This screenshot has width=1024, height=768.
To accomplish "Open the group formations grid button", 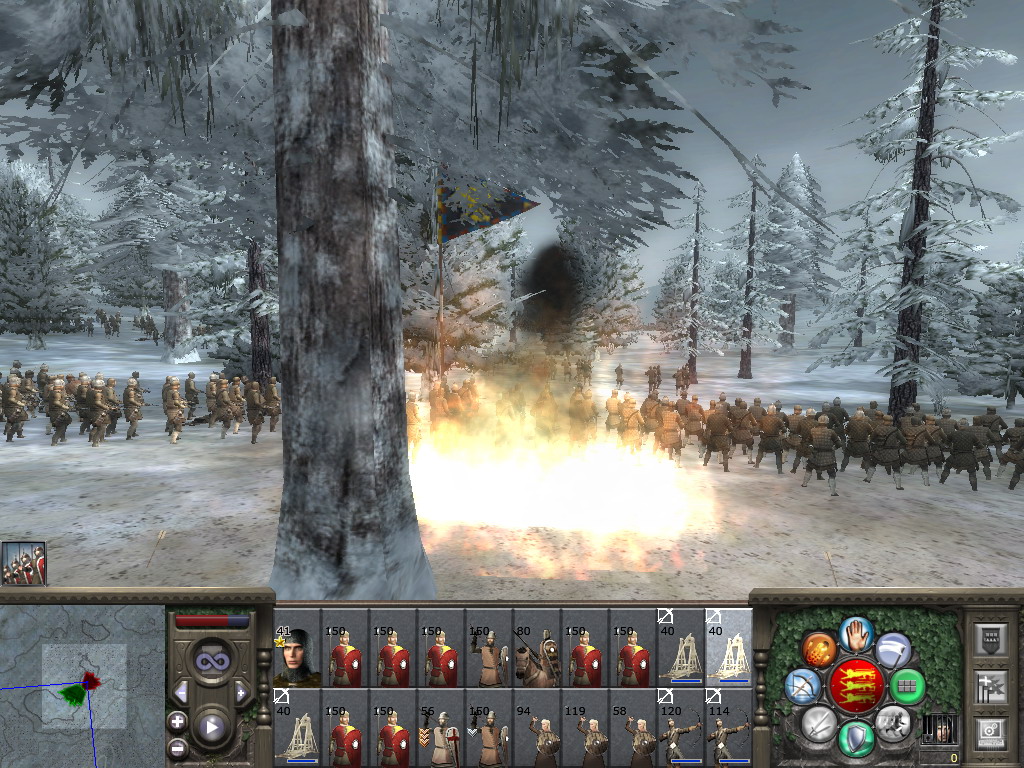I will 907,687.
